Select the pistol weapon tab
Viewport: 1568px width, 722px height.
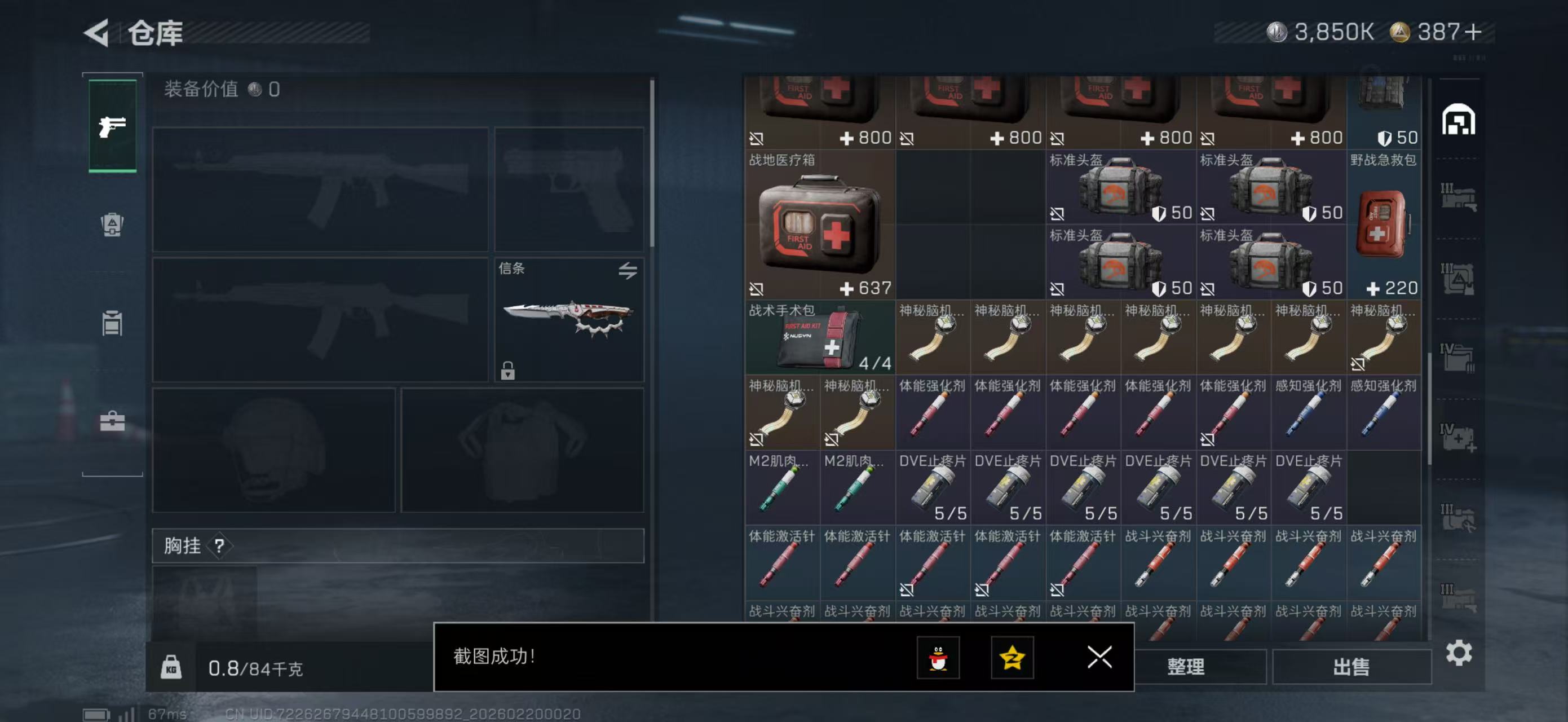pyautogui.click(x=113, y=126)
